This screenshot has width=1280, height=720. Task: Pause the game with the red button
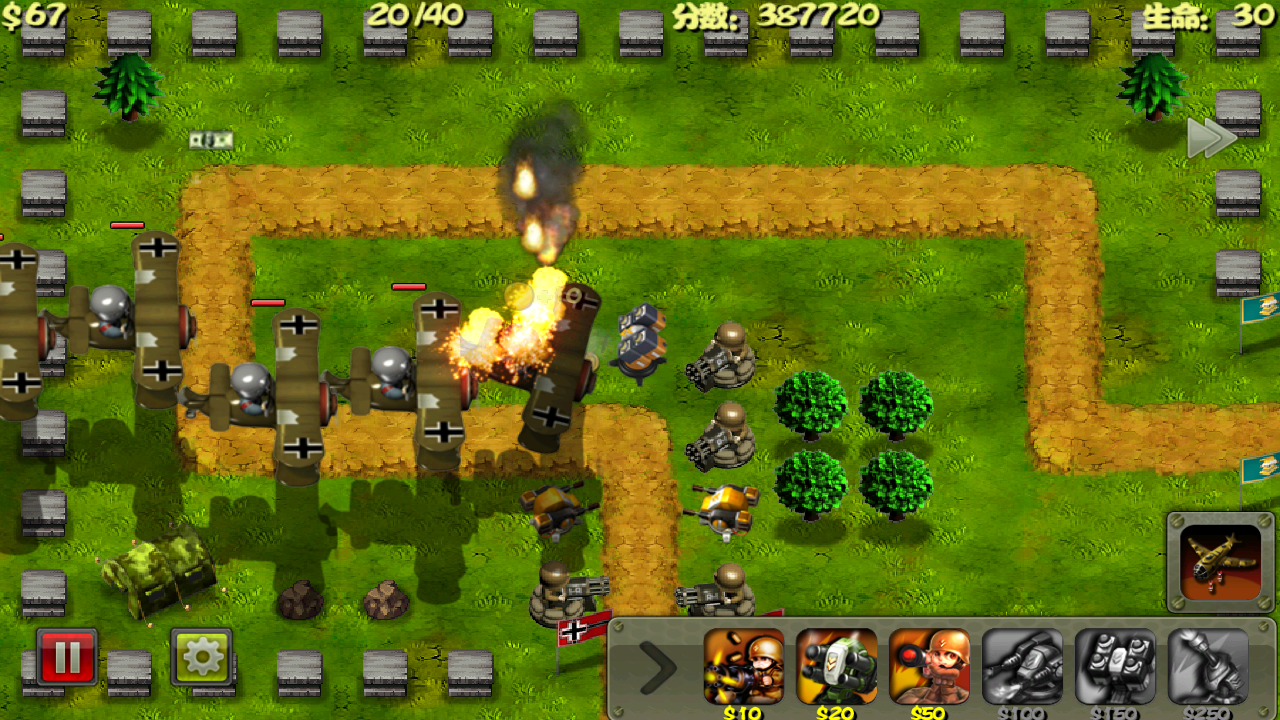click(67, 657)
